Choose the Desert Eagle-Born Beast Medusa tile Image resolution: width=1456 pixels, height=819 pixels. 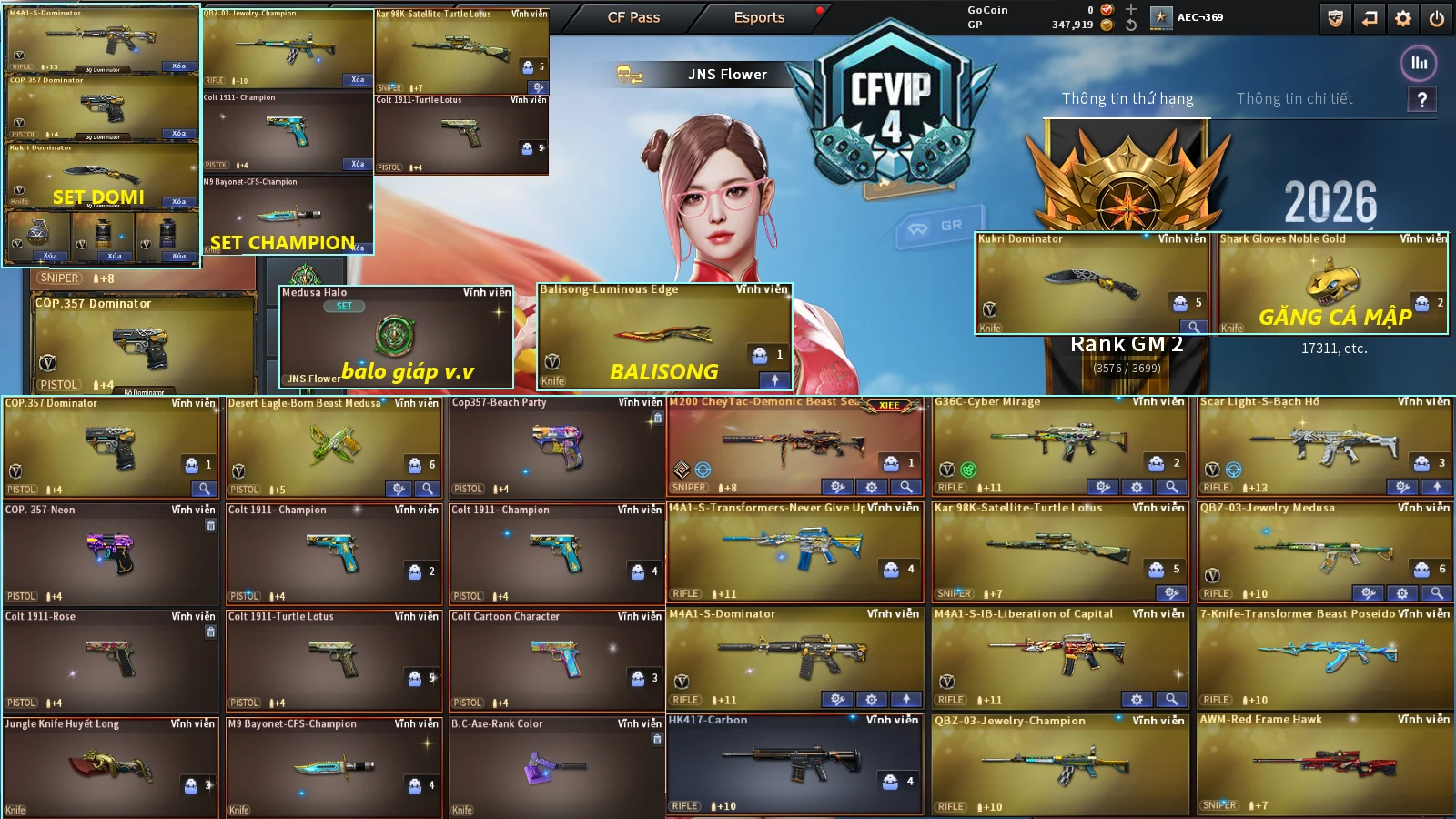click(333, 447)
